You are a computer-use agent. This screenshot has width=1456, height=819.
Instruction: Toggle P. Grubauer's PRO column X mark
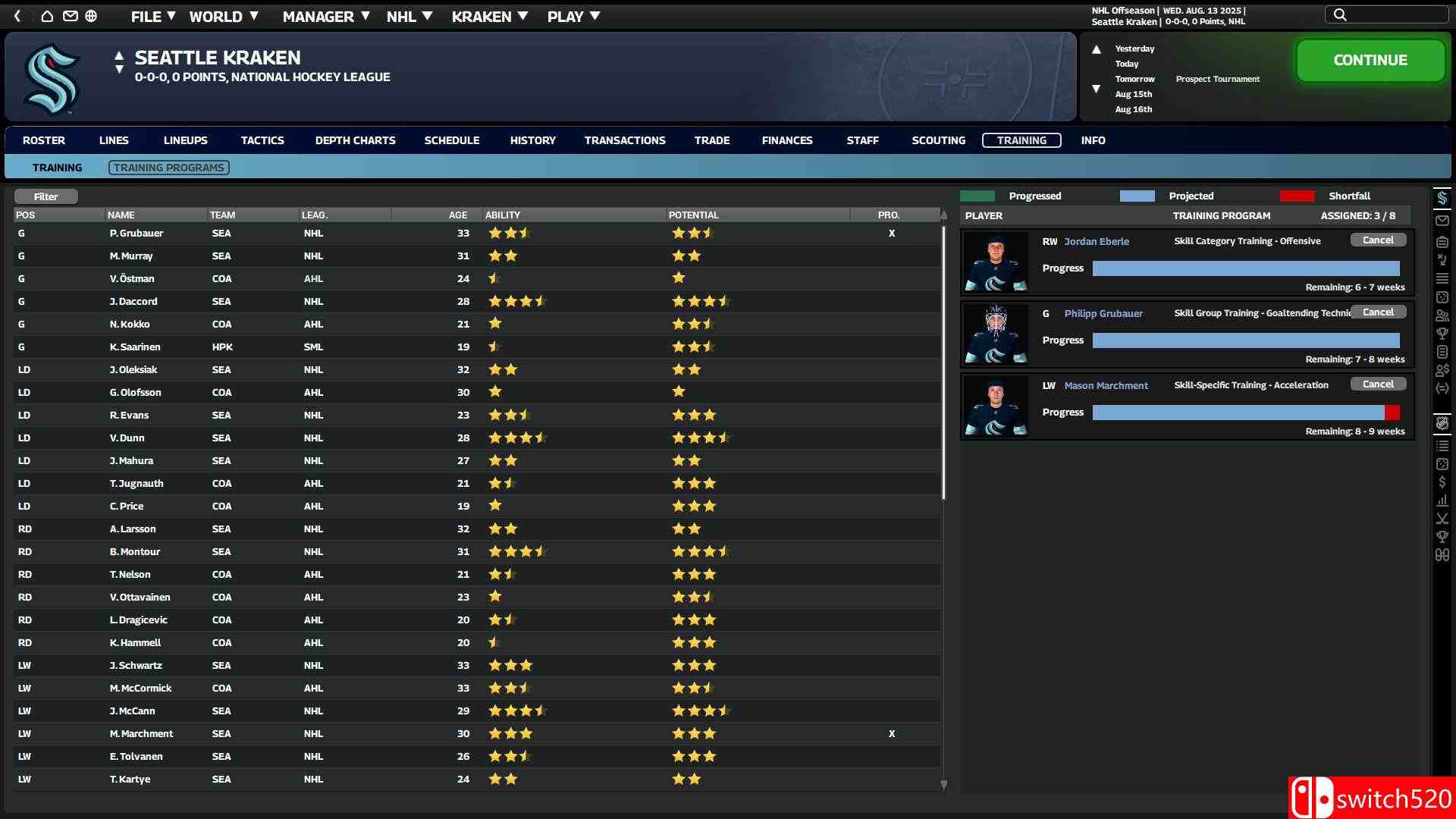(893, 234)
